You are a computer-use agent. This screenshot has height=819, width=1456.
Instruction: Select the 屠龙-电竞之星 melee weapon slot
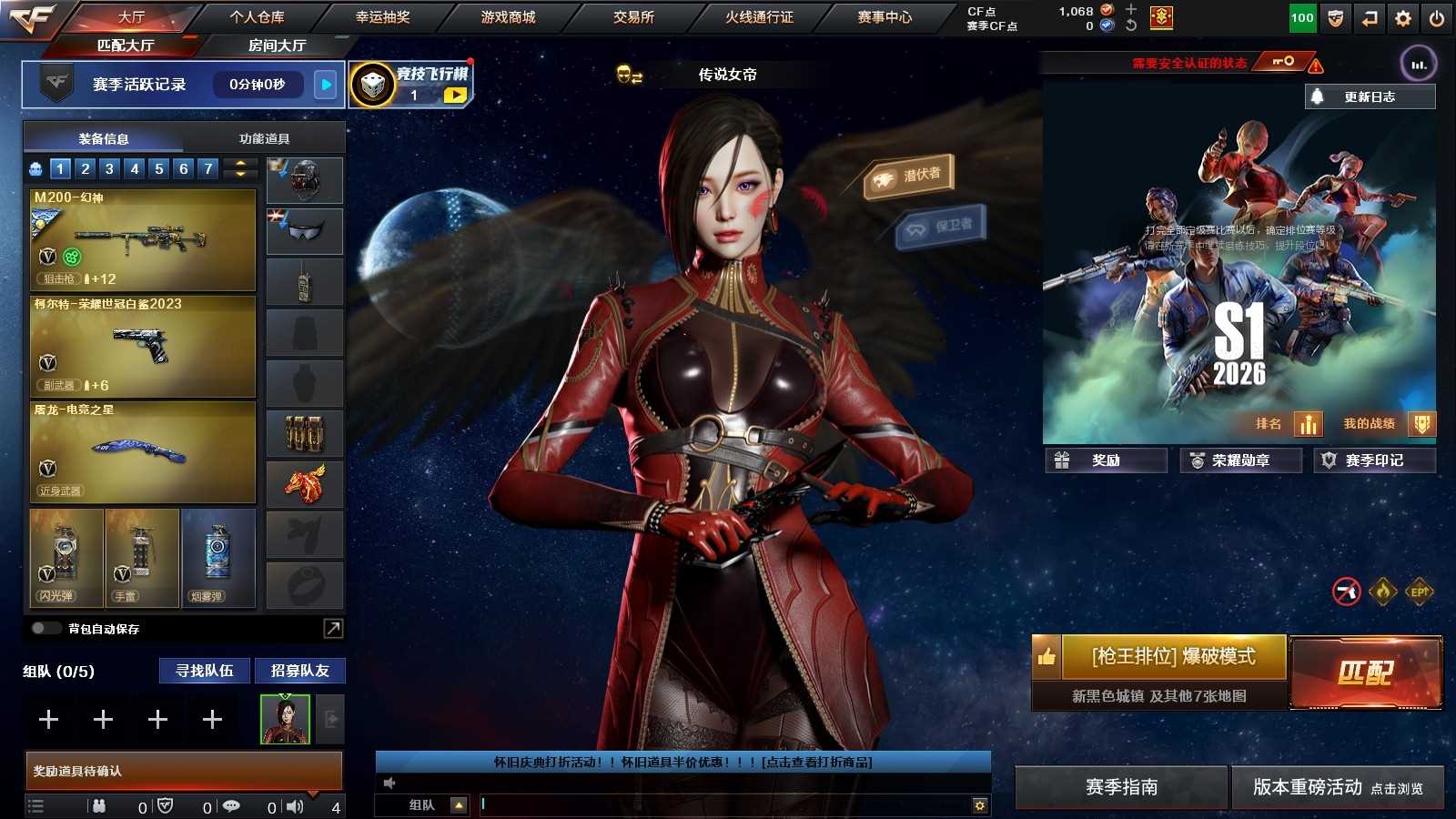(143, 452)
